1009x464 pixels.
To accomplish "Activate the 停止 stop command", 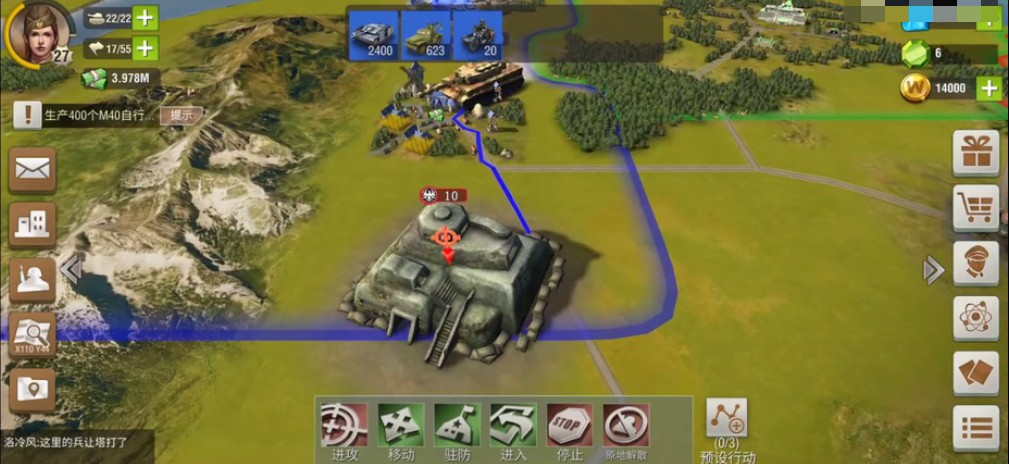I will click(x=569, y=430).
